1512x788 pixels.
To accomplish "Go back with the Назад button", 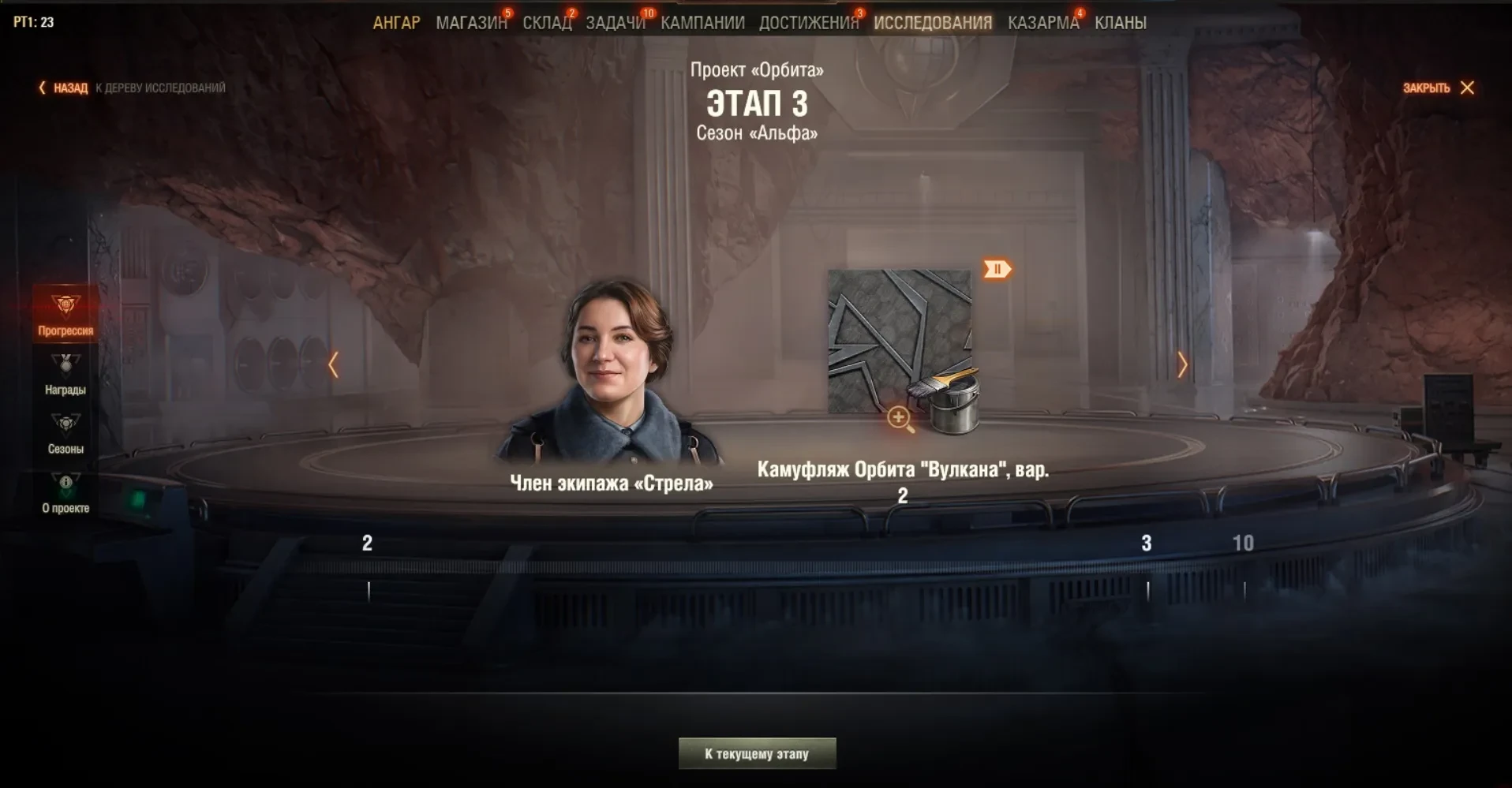I will pyautogui.click(x=63, y=88).
